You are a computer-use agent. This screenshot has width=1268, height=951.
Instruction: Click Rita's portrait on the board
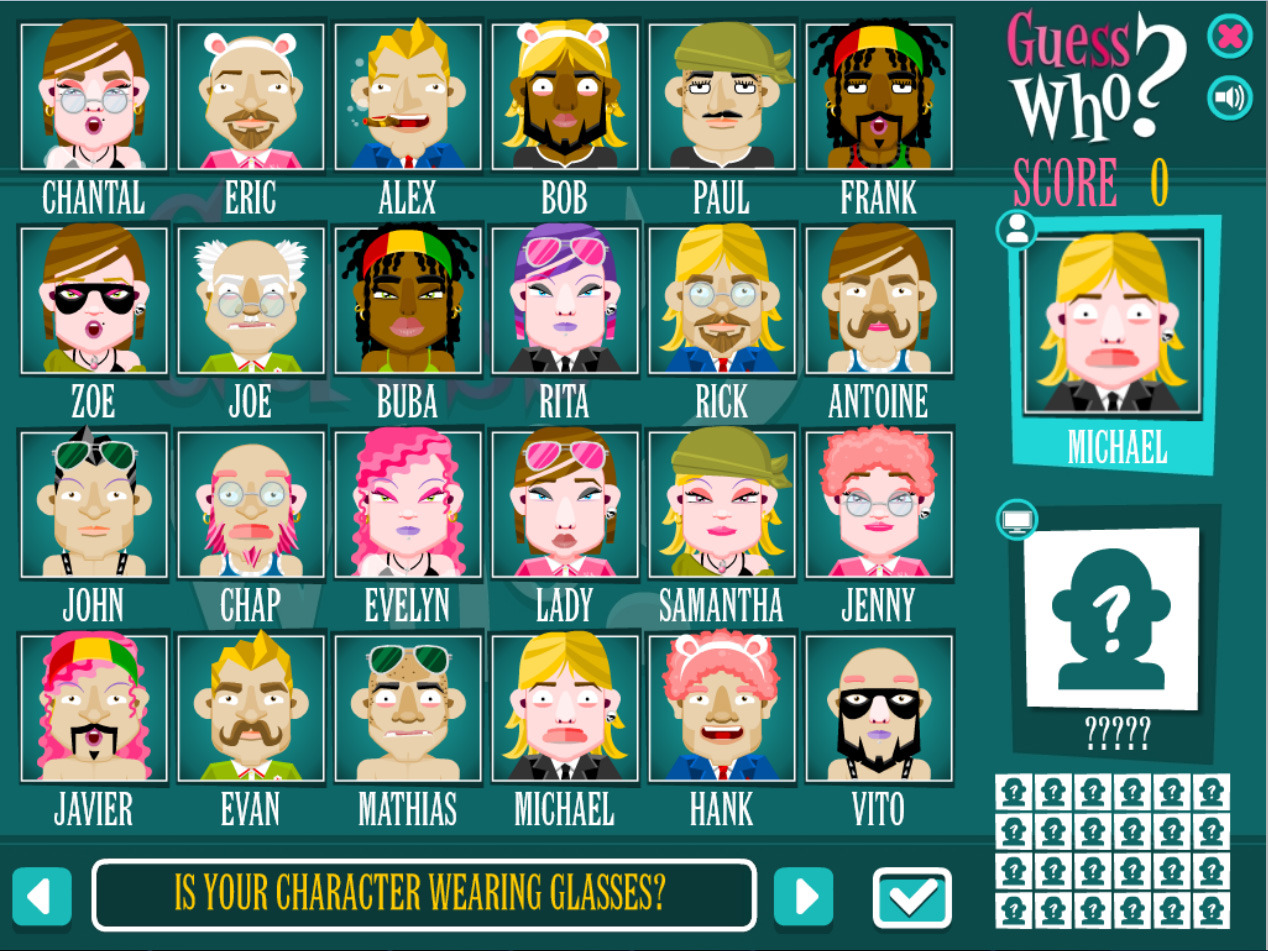point(565,302)
